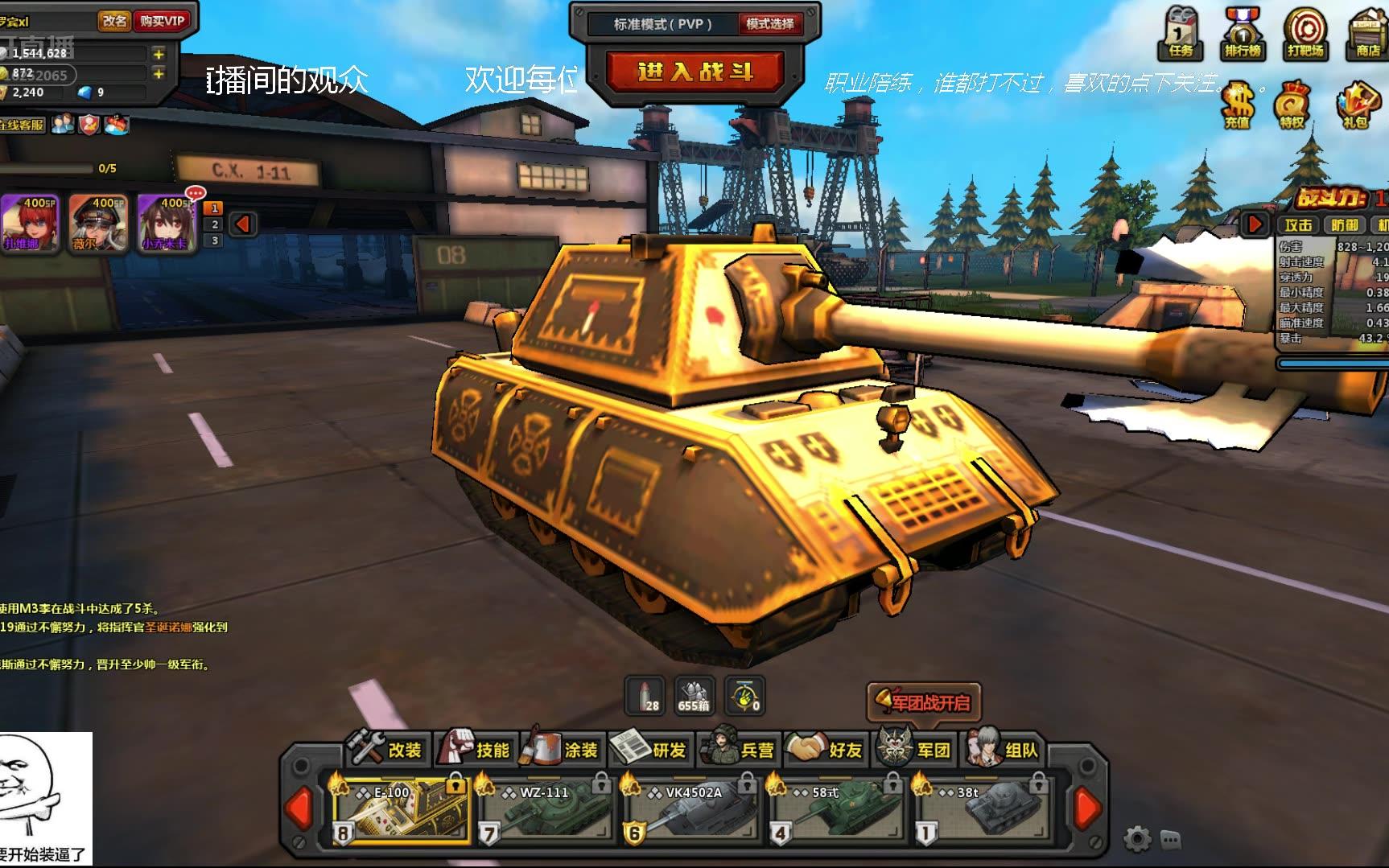
Task: Open the 好友 friends menu
Action: [828, 749]
